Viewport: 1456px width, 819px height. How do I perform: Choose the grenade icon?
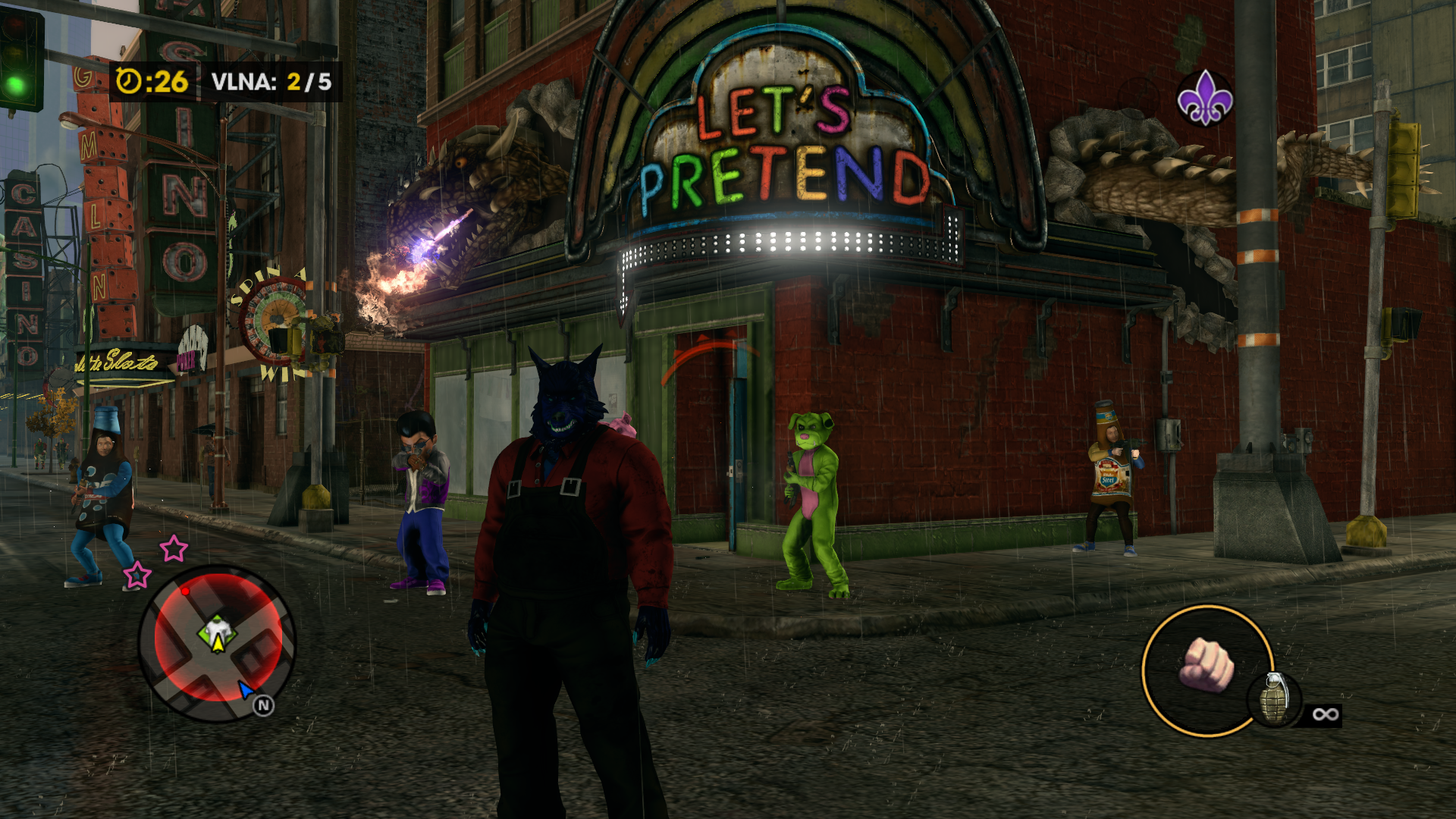tap(1274, 698)
